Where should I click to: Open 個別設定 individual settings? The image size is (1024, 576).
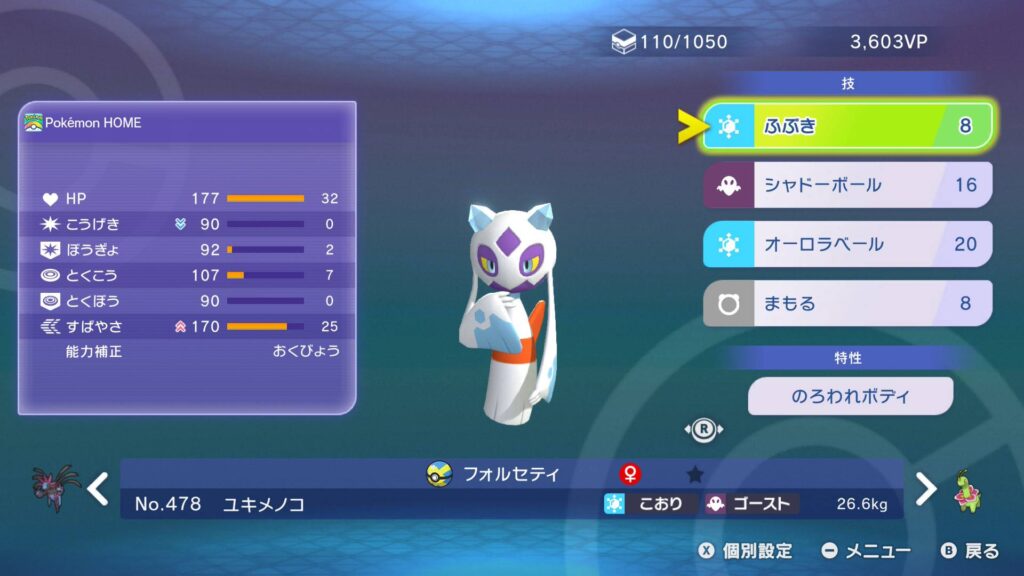point(746,551)
